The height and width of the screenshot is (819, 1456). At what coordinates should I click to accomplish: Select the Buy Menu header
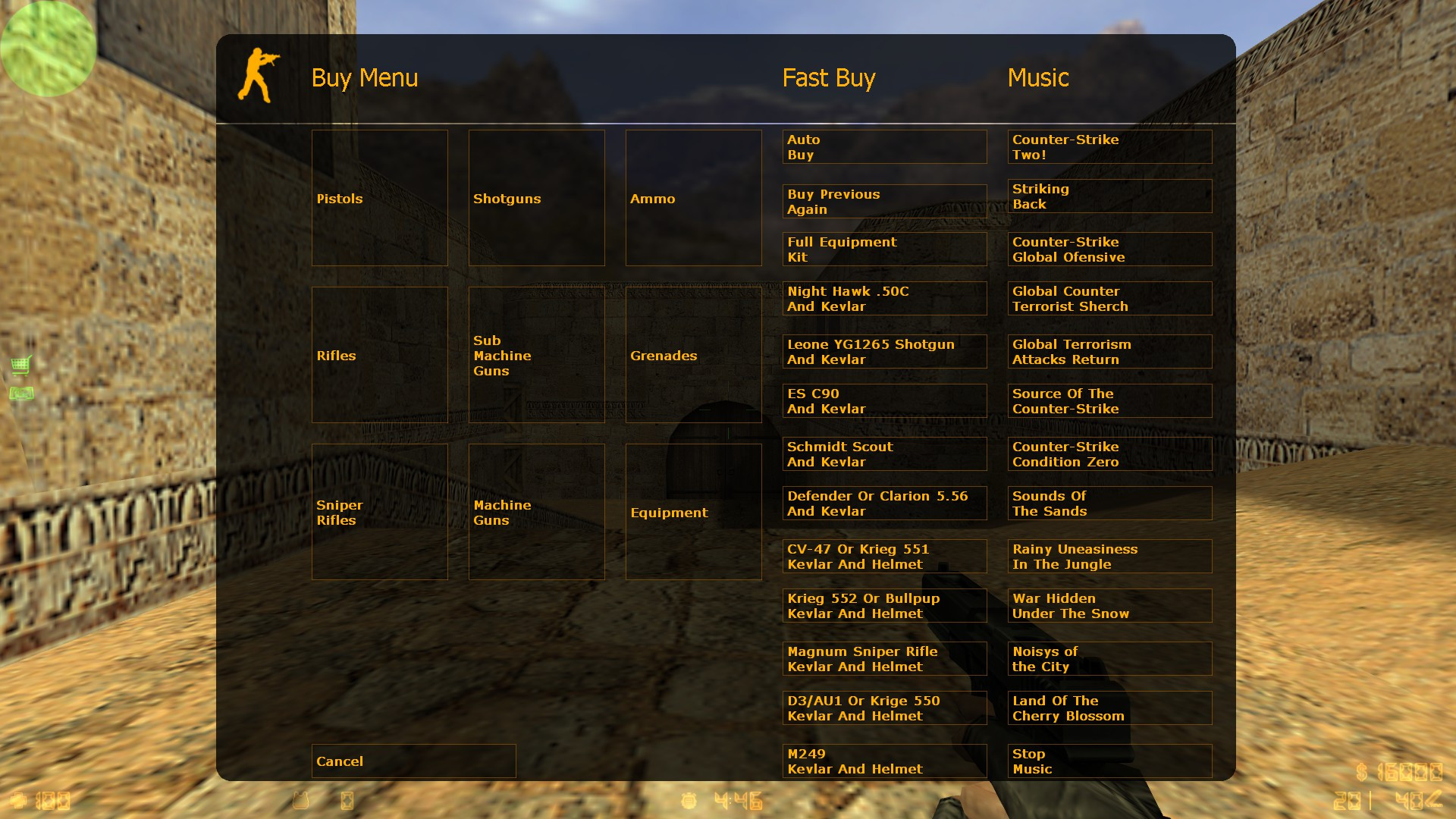pyautogui.click(x=365, y=77)
